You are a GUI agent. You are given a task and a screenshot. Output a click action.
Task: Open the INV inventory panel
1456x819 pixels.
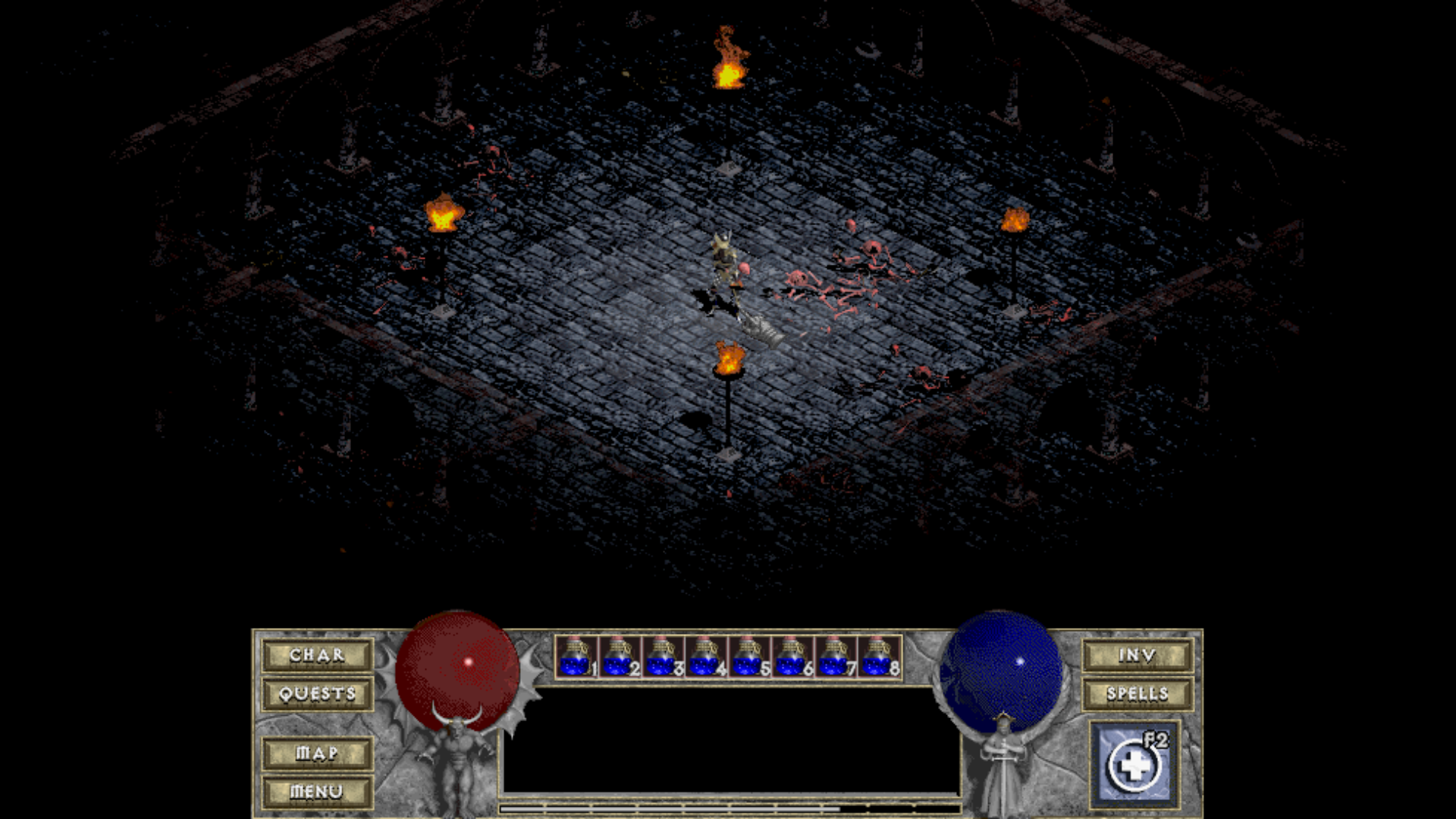1137,655
